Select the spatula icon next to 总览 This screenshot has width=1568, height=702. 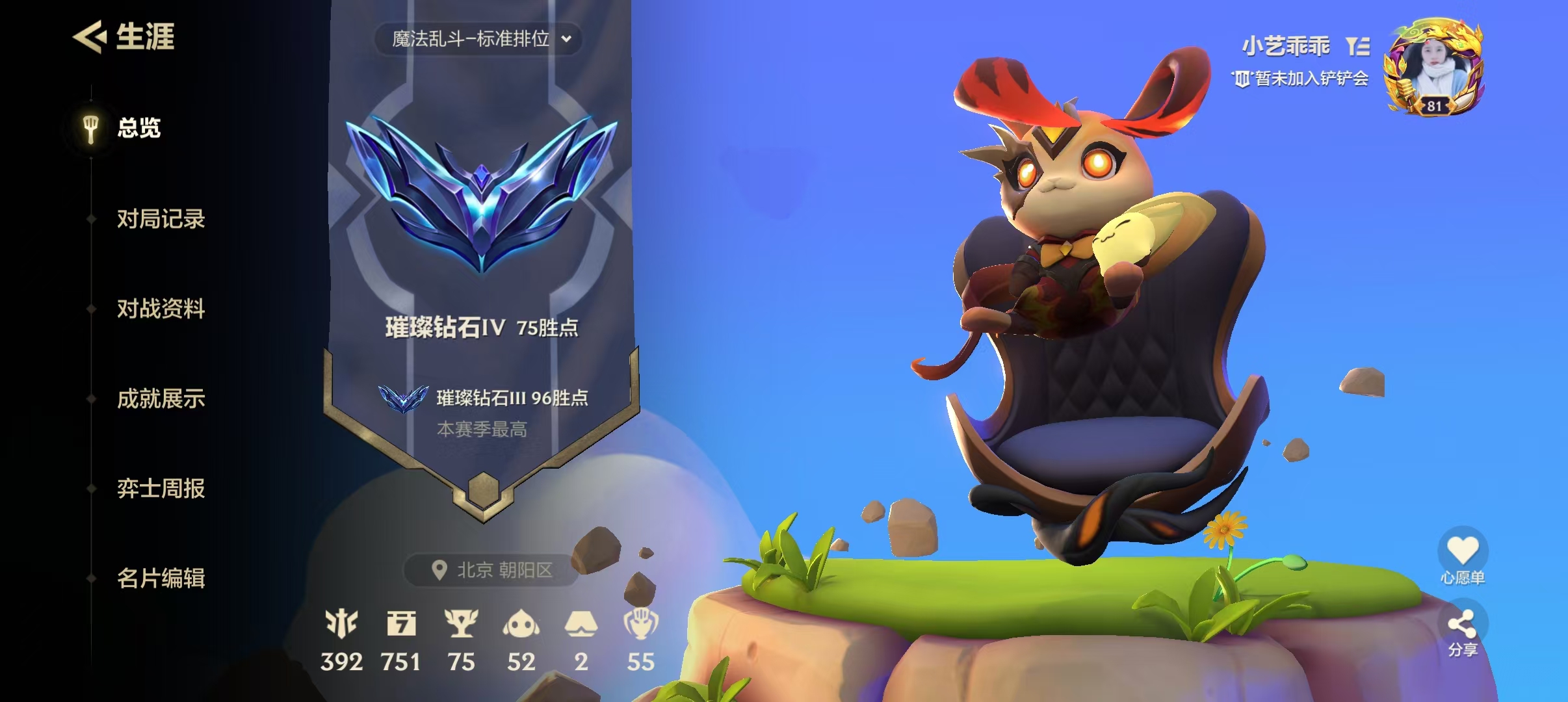pyautogui.click(x=90, y=128)
